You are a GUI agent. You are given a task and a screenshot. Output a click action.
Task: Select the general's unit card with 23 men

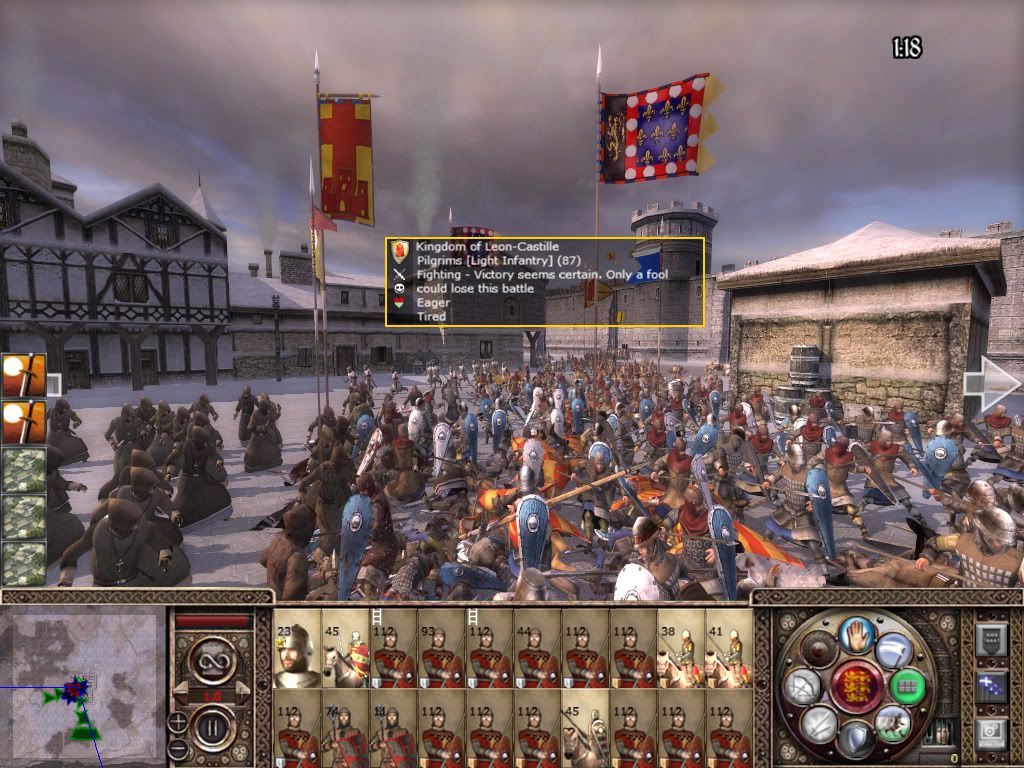point(297,649)
